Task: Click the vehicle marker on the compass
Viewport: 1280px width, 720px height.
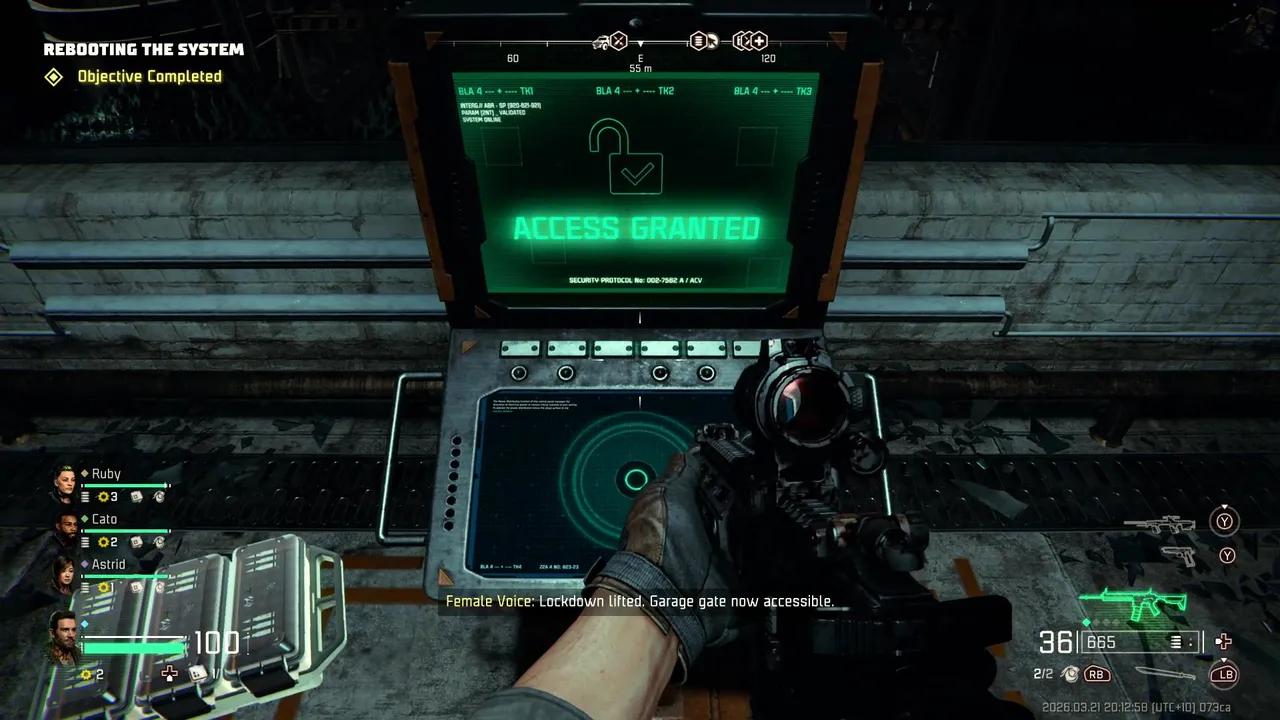Action: point(602,41)
